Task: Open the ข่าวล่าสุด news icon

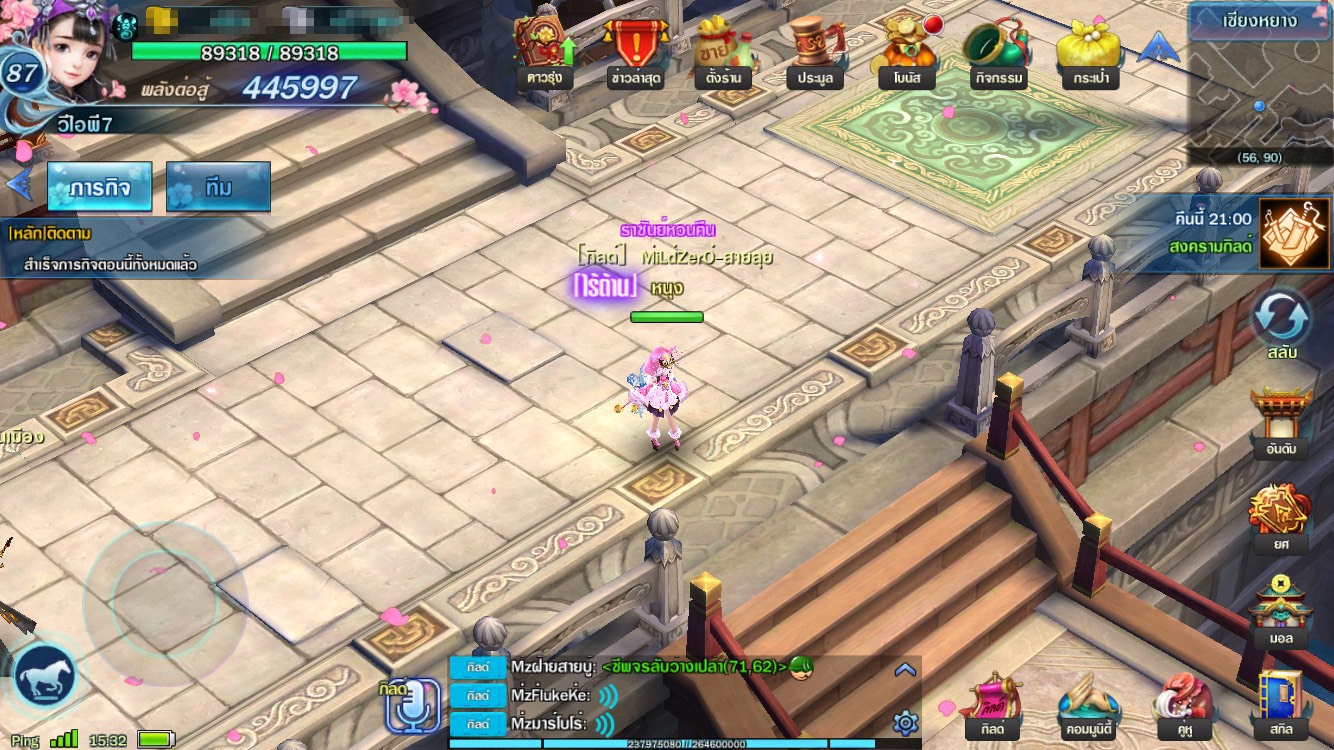Action: click(633, 50)
